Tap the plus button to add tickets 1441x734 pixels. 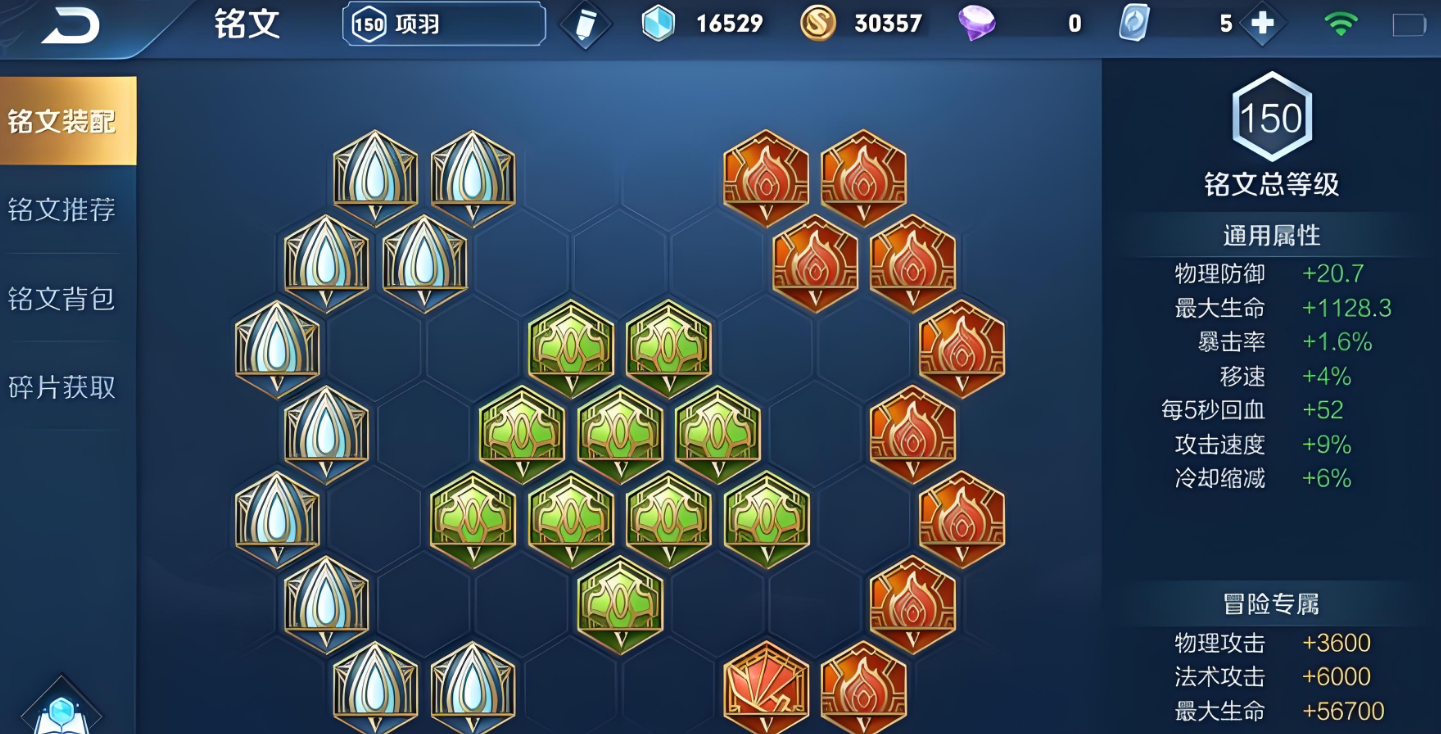click(x=1262, y=24)
